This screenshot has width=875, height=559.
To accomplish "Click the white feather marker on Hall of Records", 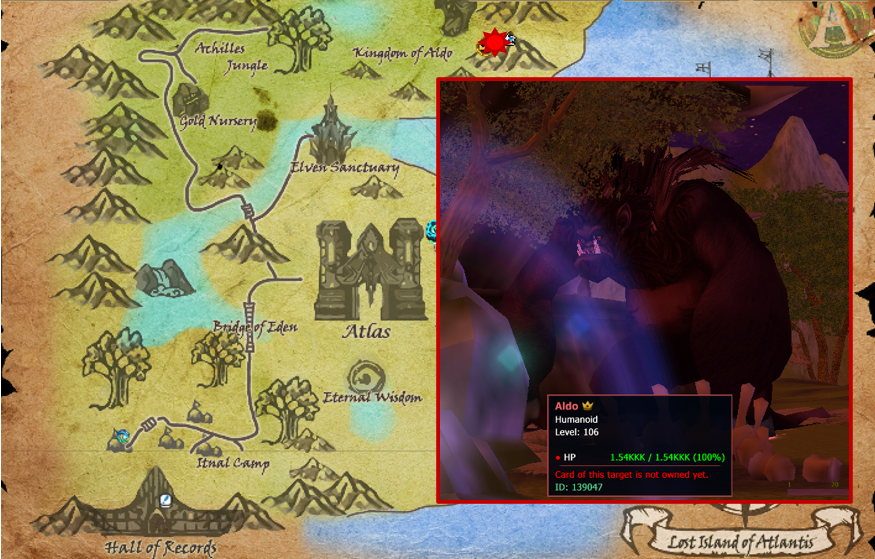I will click(167, 500).
